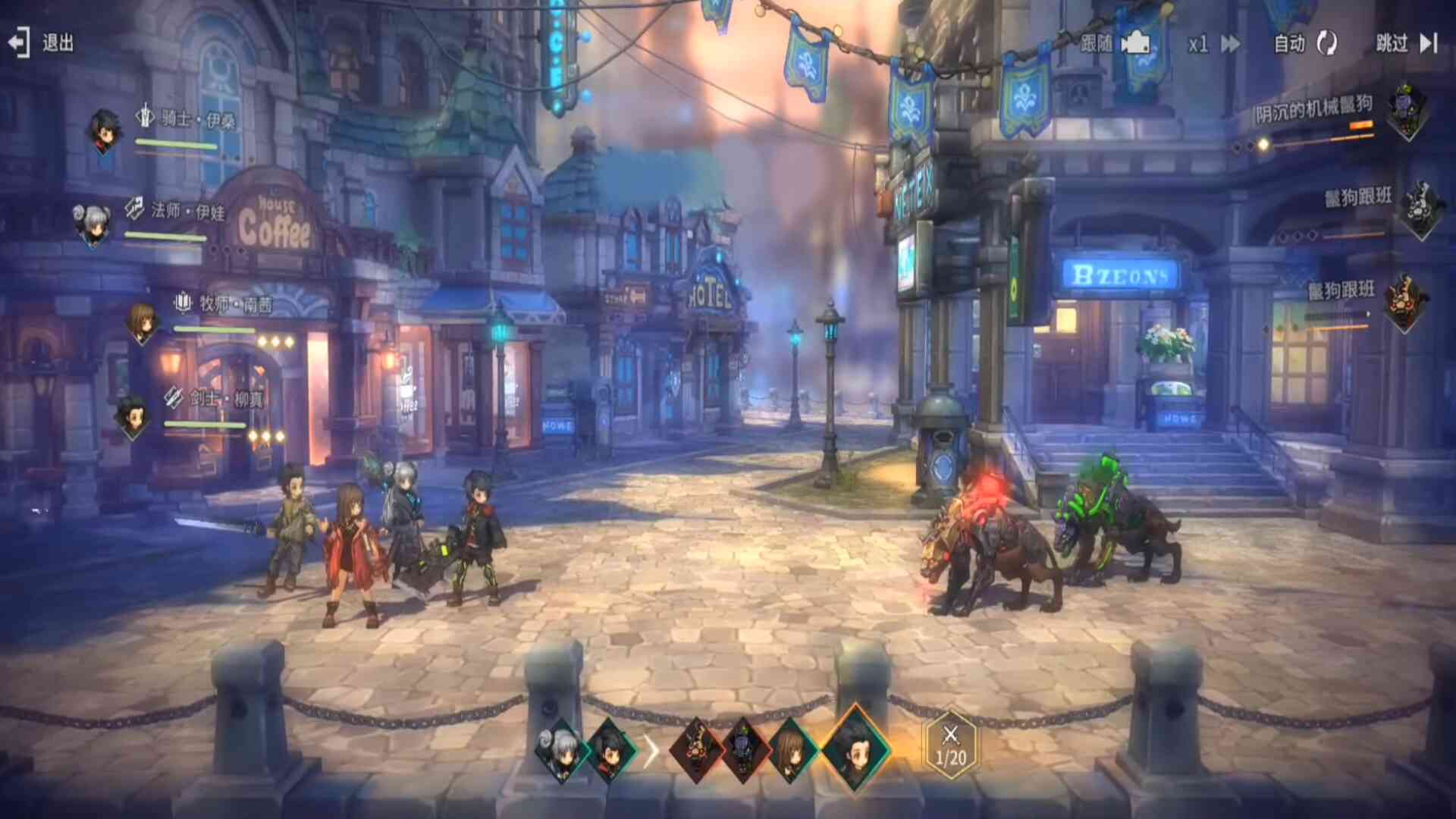Click the silver-haired mage turn order portrait
Screen dimensions: 1456x819
tap(561, 750)
